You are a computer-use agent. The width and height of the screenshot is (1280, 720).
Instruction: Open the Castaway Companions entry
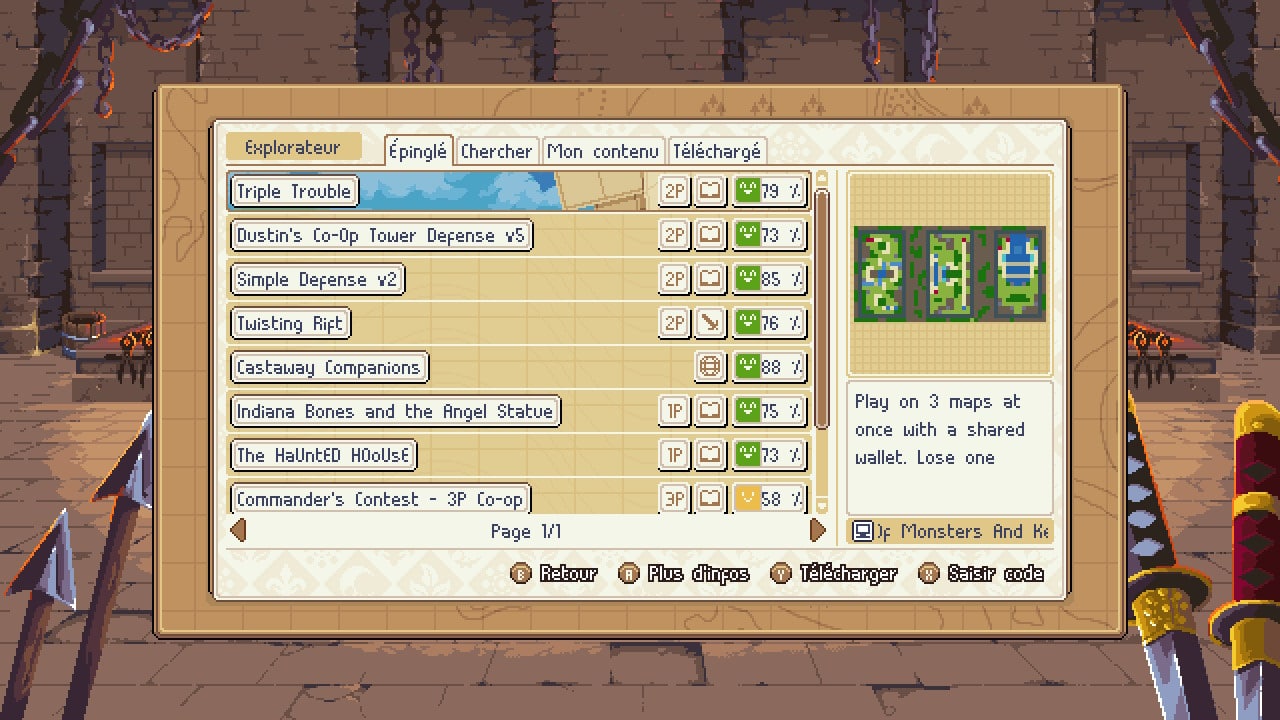click(329, 367)
